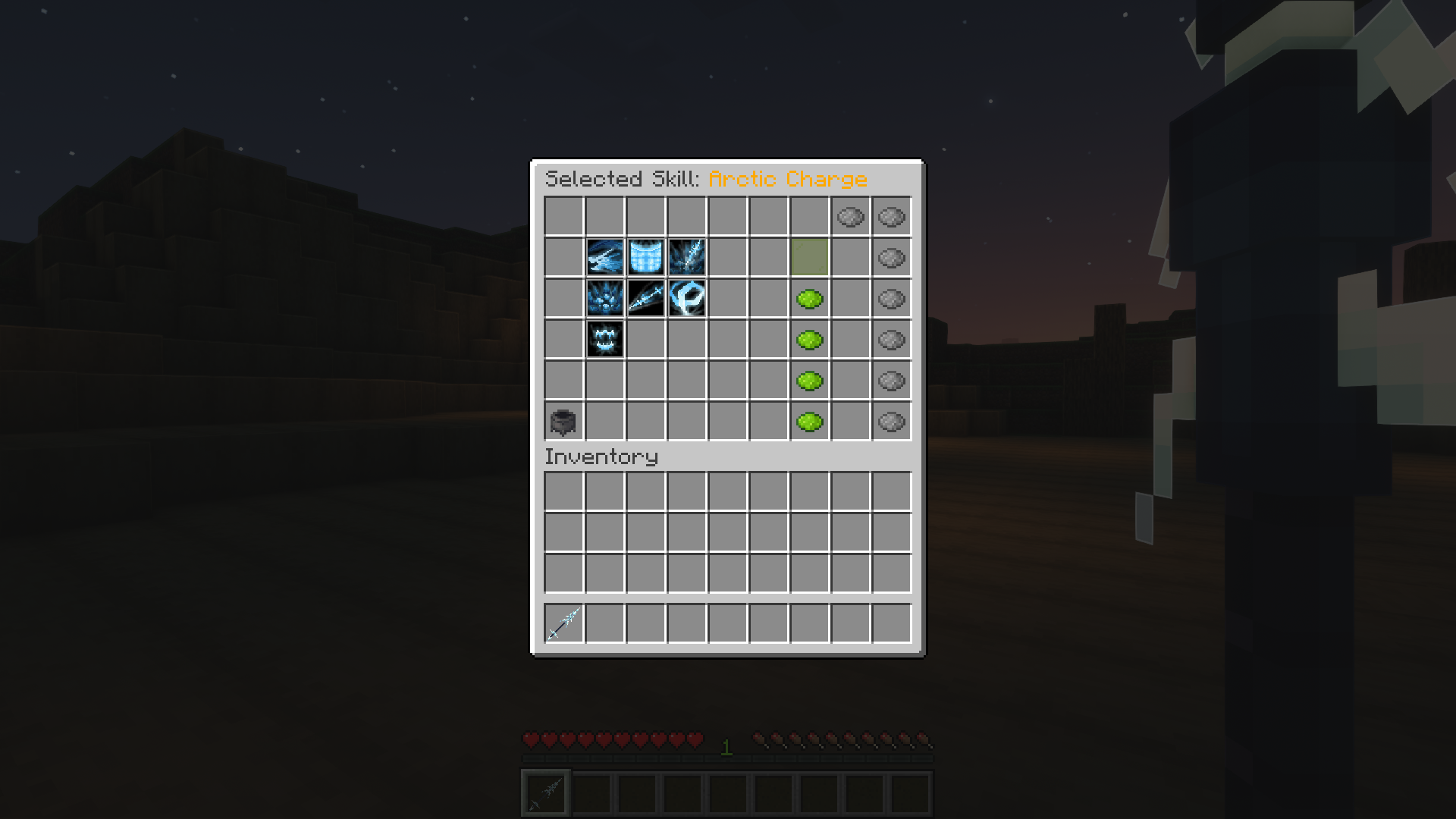This screenshot has height=819, width=1456.
Task: Click the left gray dye icon in the top row
Action: (x=851, y=218)
